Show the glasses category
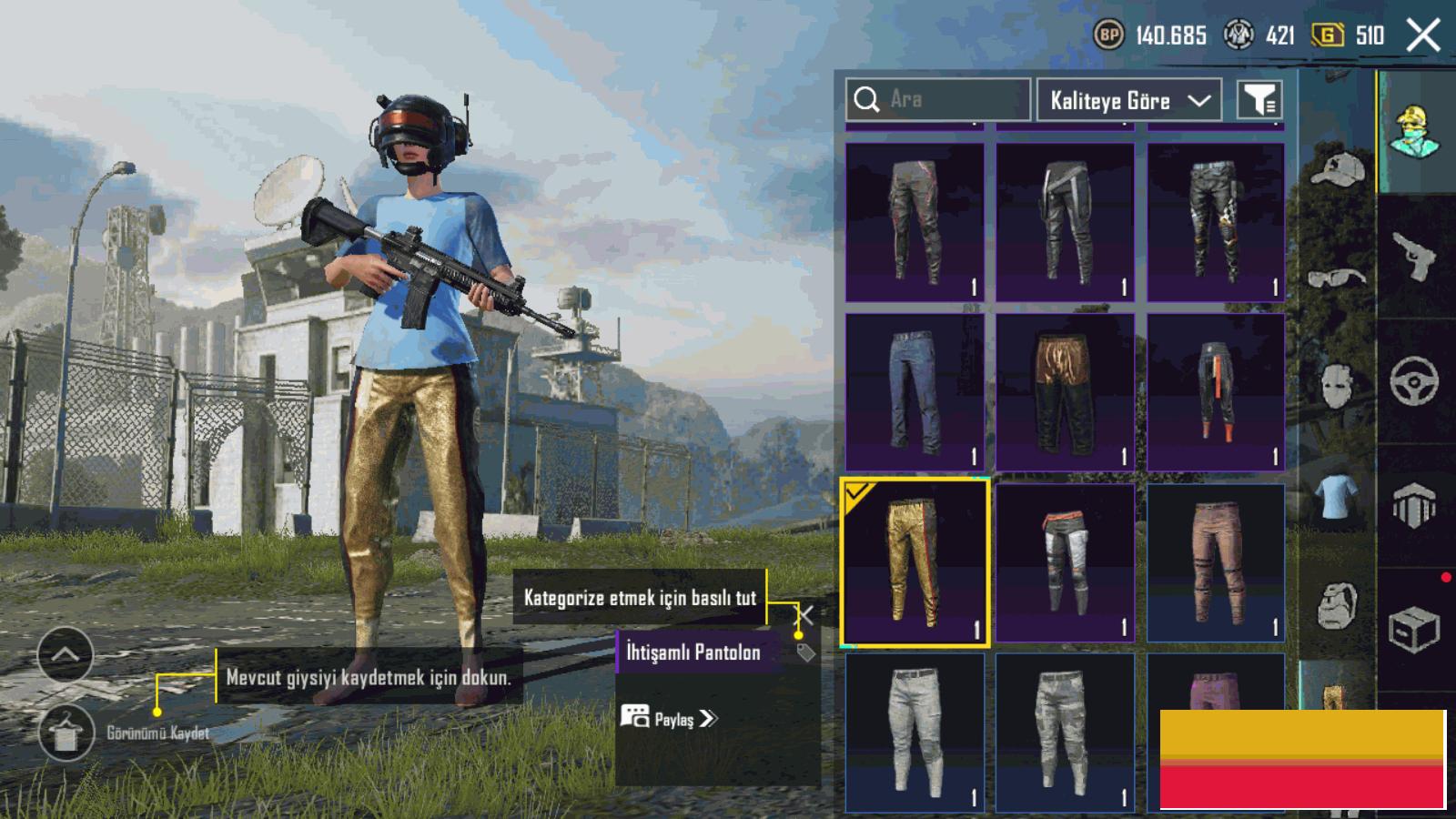Viewport: 1456px width, 819px height. 1336,277
